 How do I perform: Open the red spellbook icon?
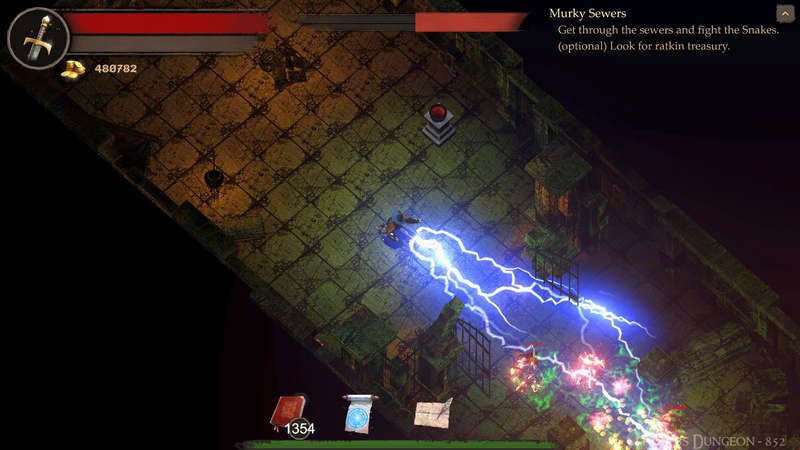click(288, 411)
